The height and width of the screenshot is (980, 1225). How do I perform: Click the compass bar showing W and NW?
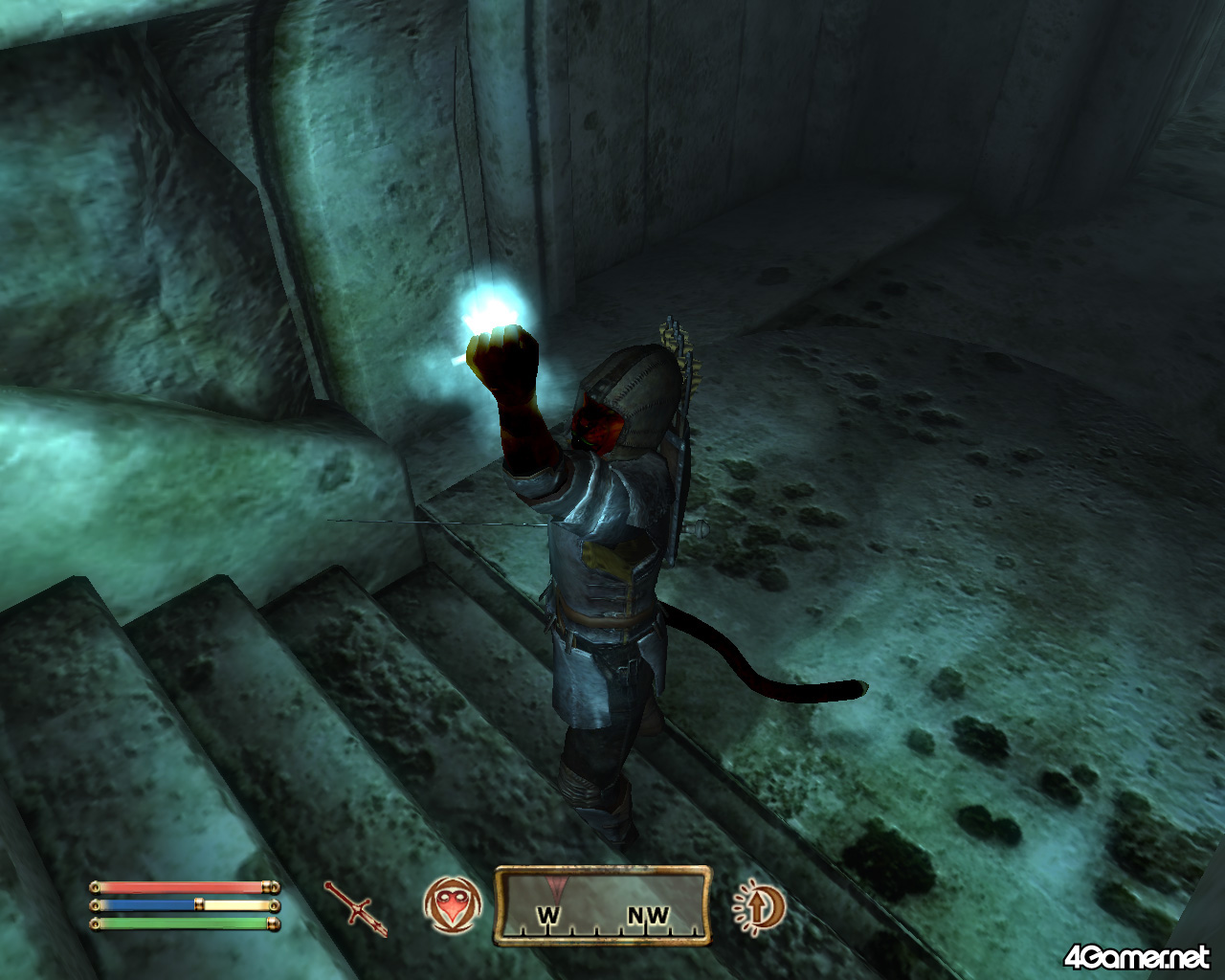point(602,905)
